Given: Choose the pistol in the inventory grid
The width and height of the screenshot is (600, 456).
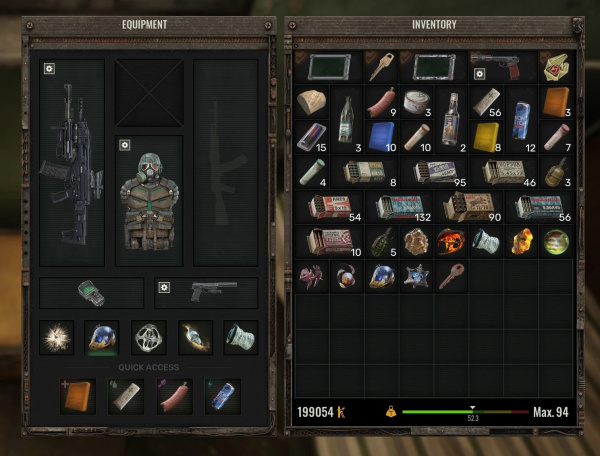Looking at the screenshot, I should point(502,66).
